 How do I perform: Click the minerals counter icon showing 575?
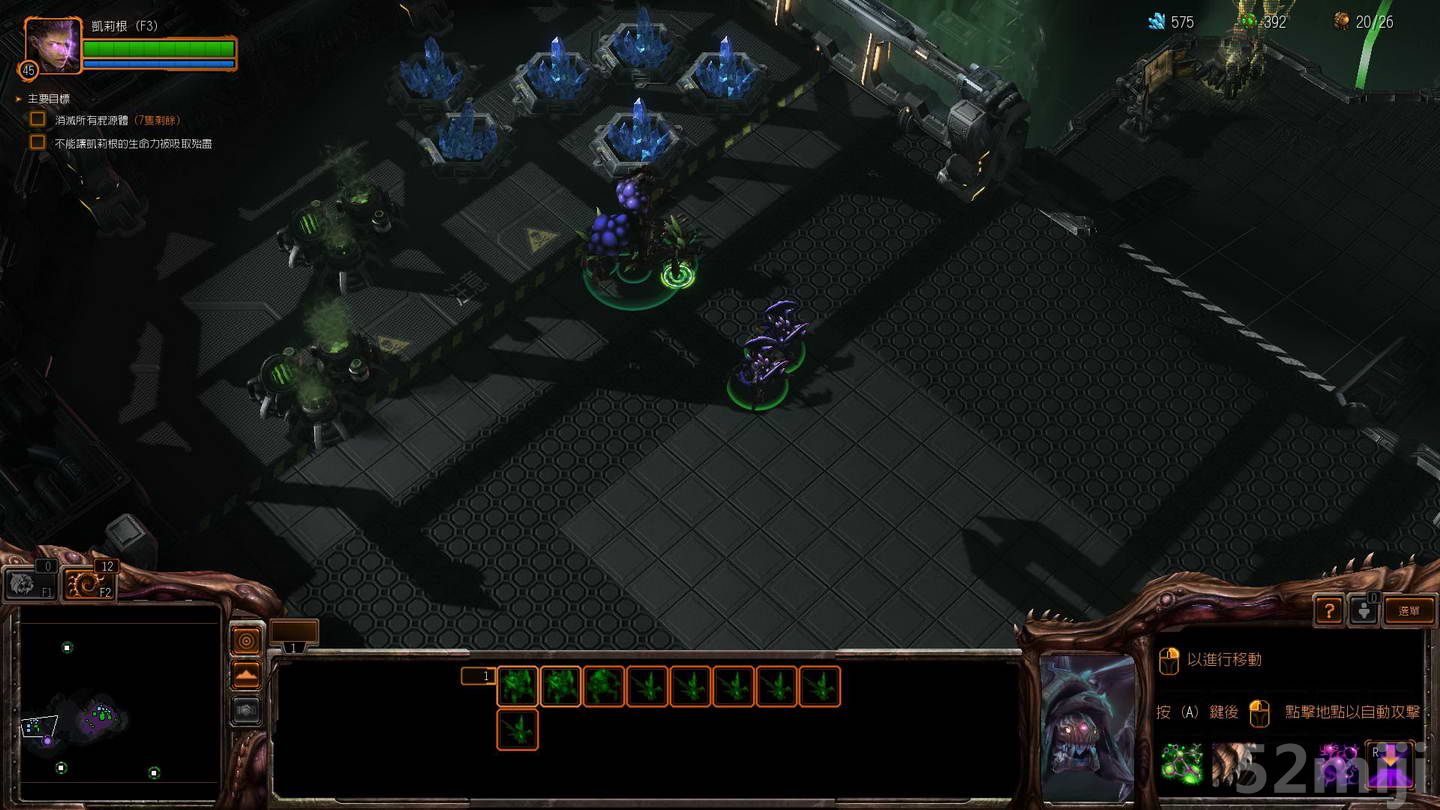tap(1157, 21)
